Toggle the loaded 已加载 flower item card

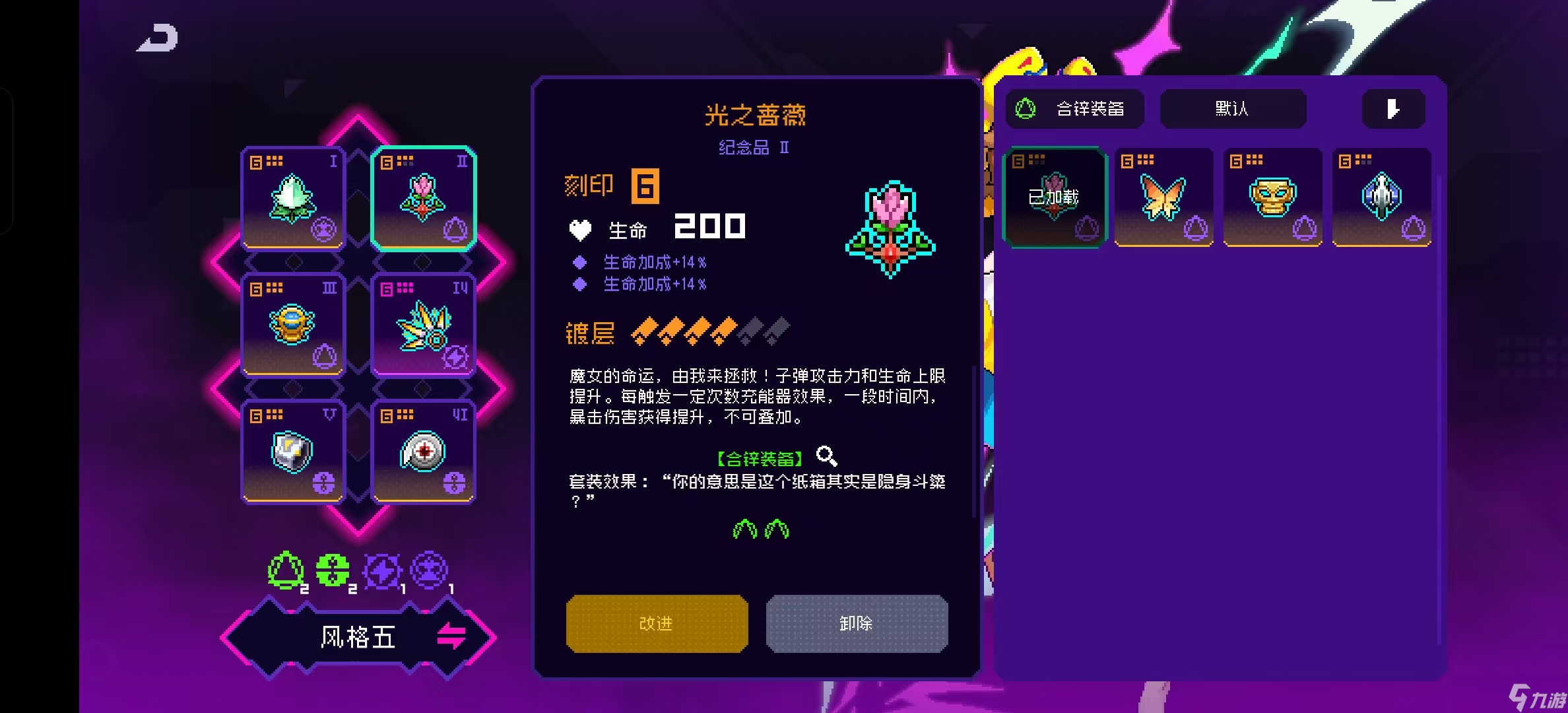1053,197
